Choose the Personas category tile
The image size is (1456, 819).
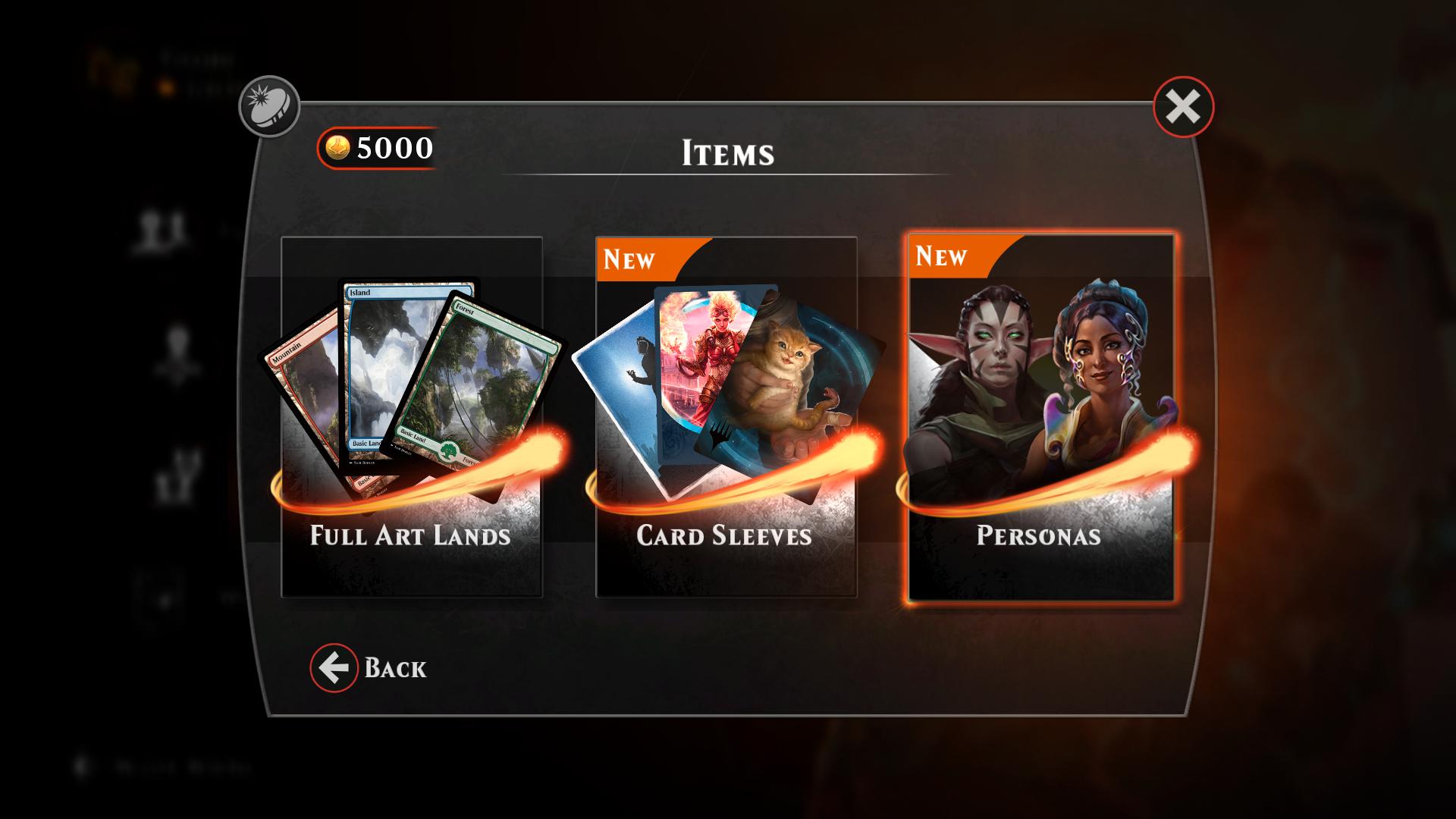tap(1040, 417)
